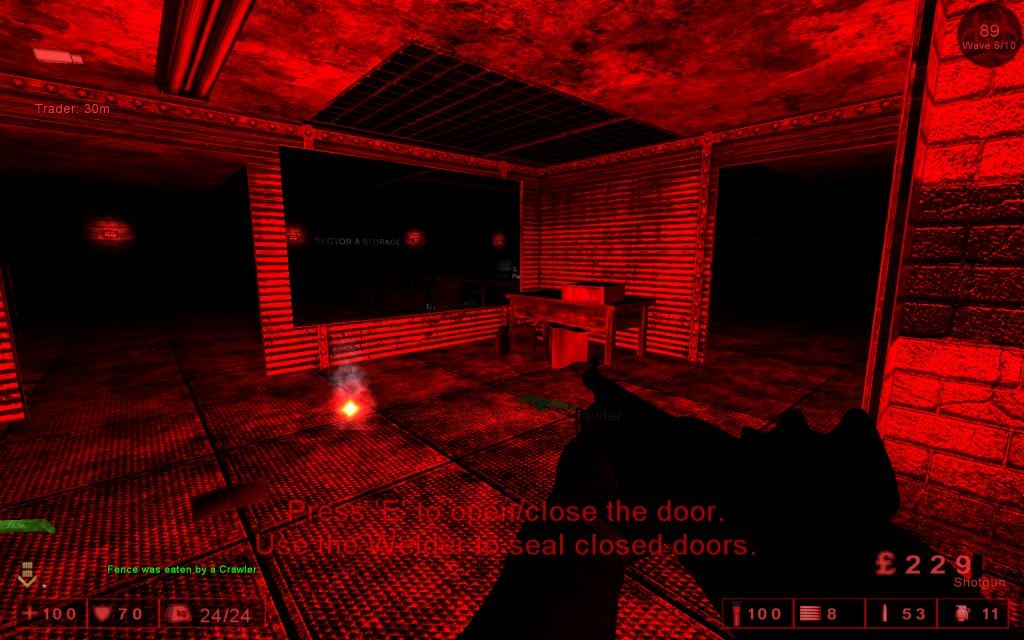Click the wave counter circle

(x=988, y=37)
